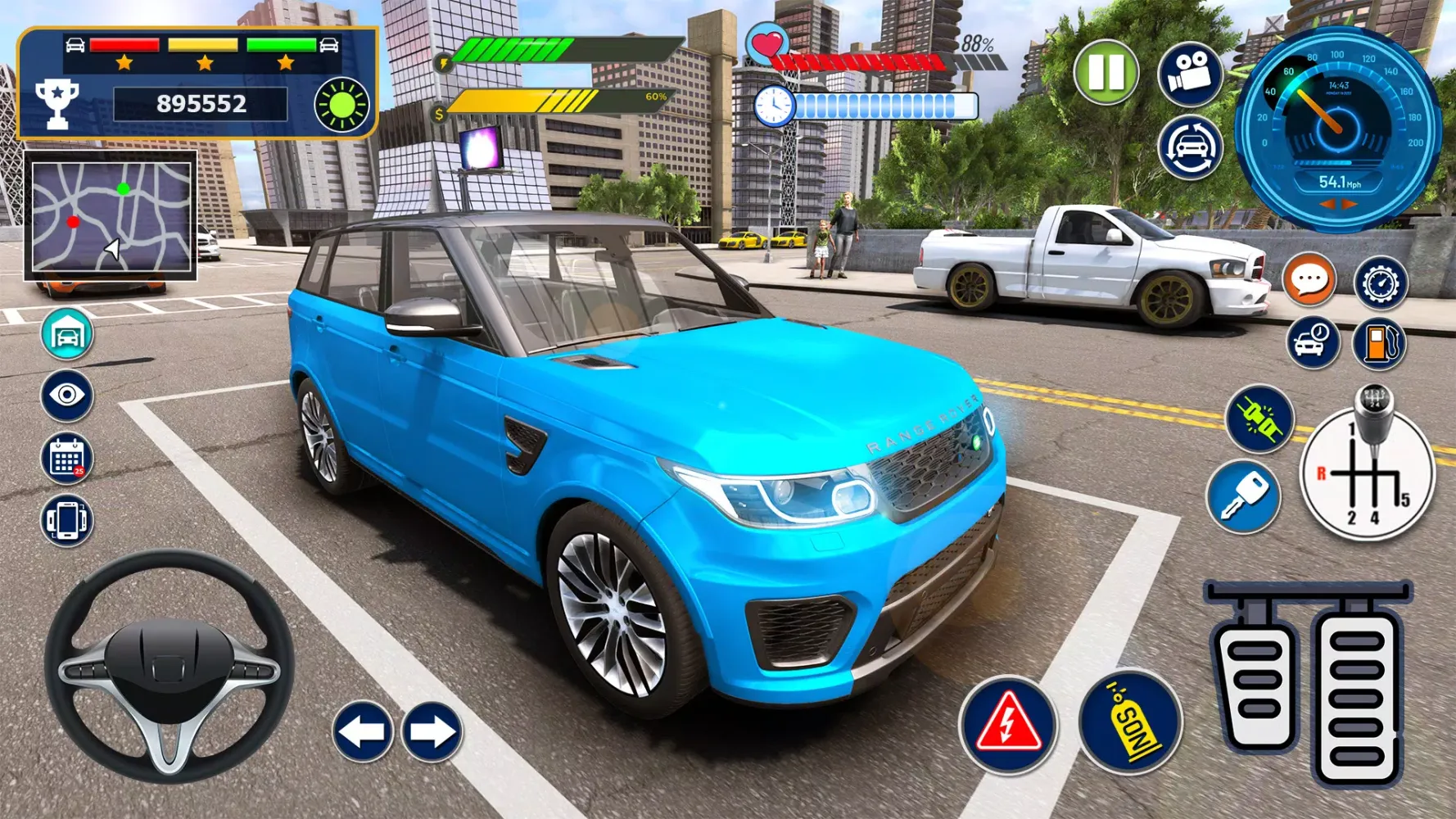Toggle the seat belt buckle icon
Image resolution: width=1456 pixels, height=819 pixels.
tap(1259, 419)
